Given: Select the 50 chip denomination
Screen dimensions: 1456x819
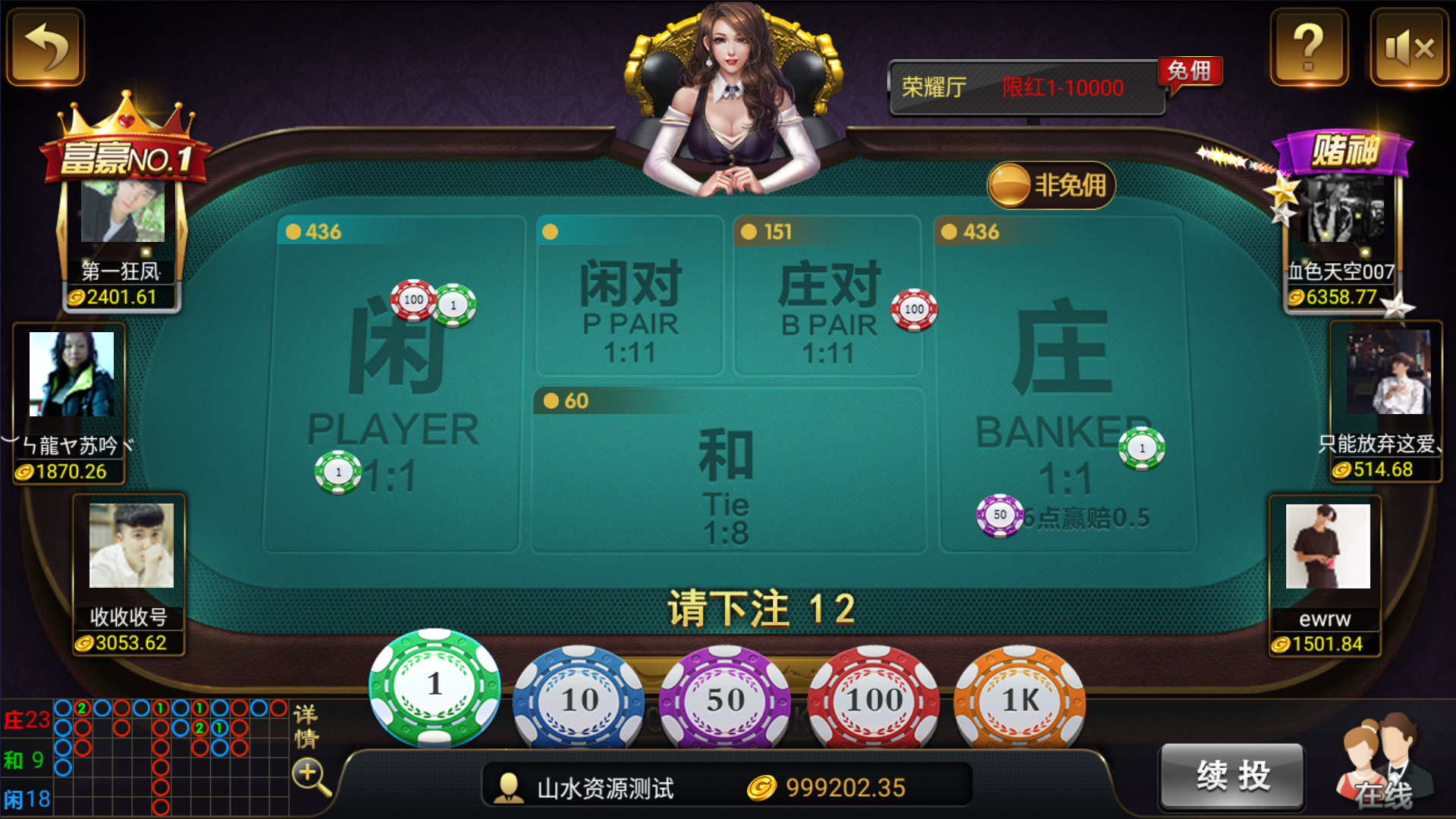Looking at the screenshot, I should pyautogui.click(x=724, y=699).
